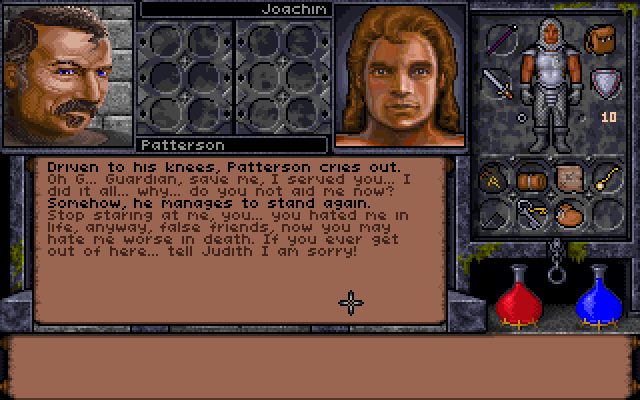Select the dark wand in the top equipment slot

tap(499, 42)
